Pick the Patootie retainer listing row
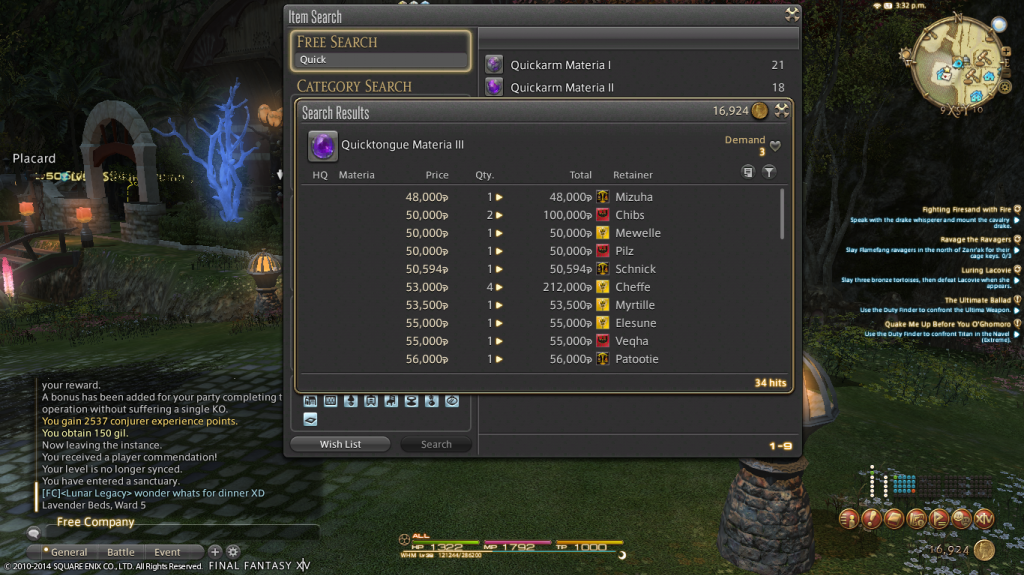The image size is (1024, 575). click(540, 359)
